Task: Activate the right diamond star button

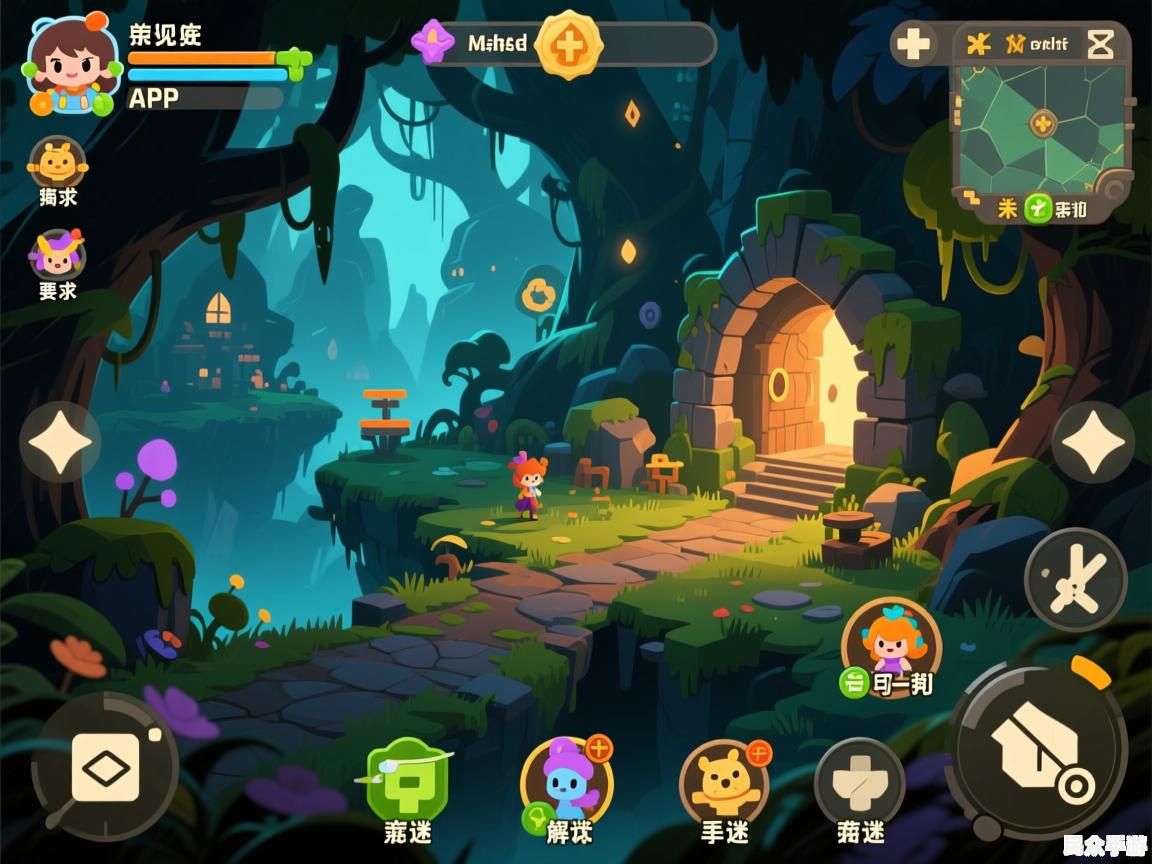Action: (1093, 442)
